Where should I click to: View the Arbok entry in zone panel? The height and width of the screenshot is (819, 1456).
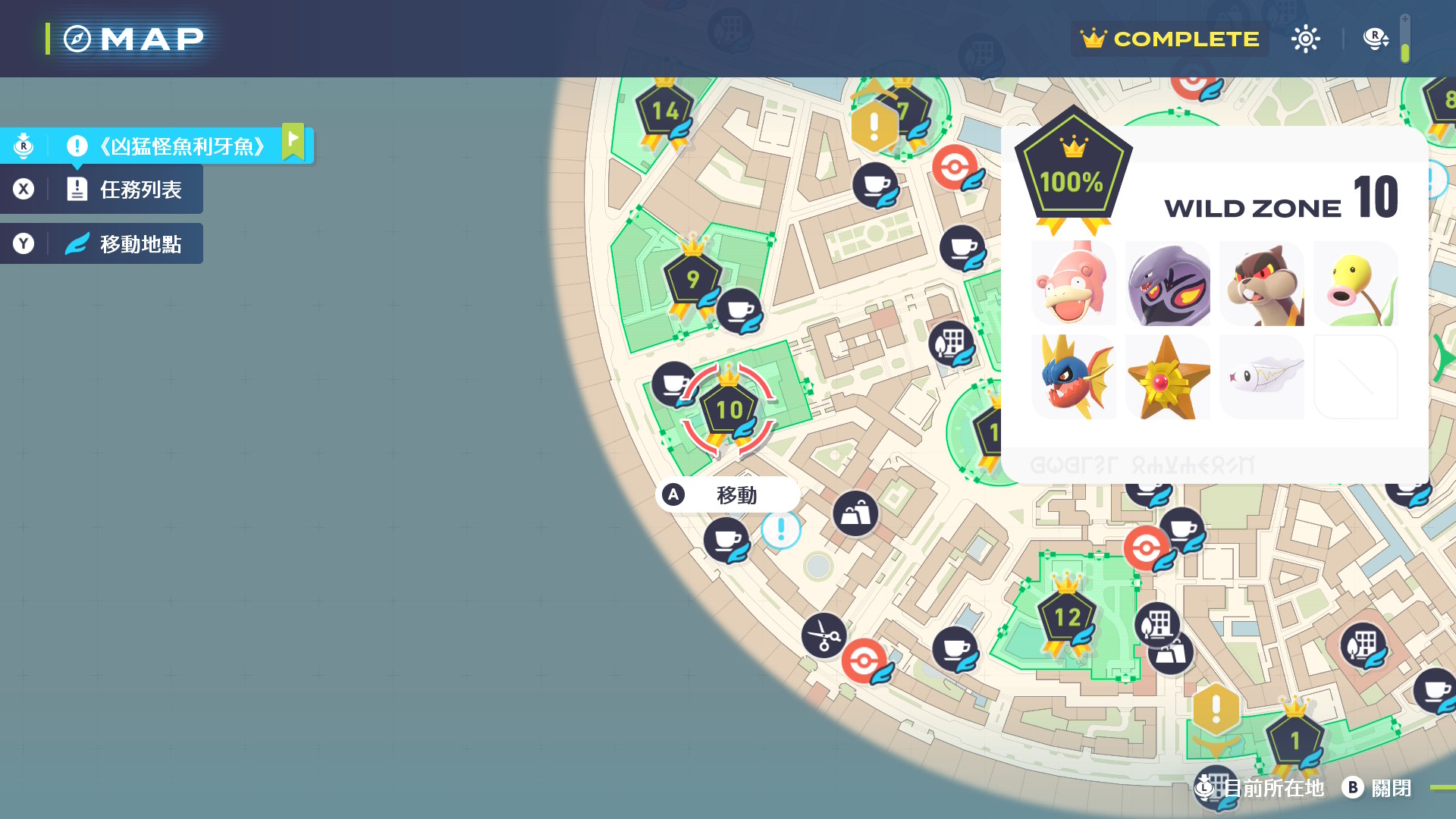point(1168,284)
